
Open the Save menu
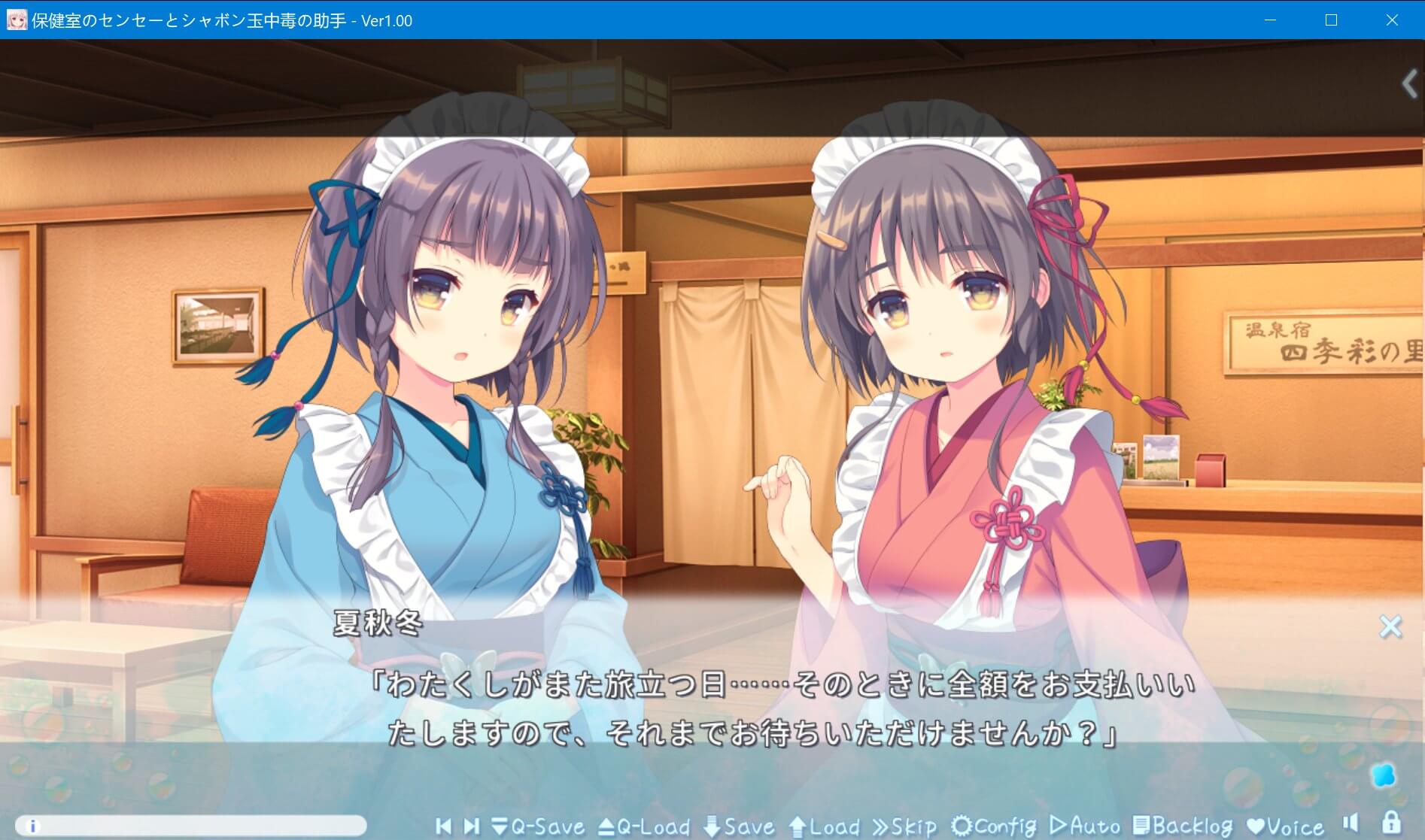739,826
